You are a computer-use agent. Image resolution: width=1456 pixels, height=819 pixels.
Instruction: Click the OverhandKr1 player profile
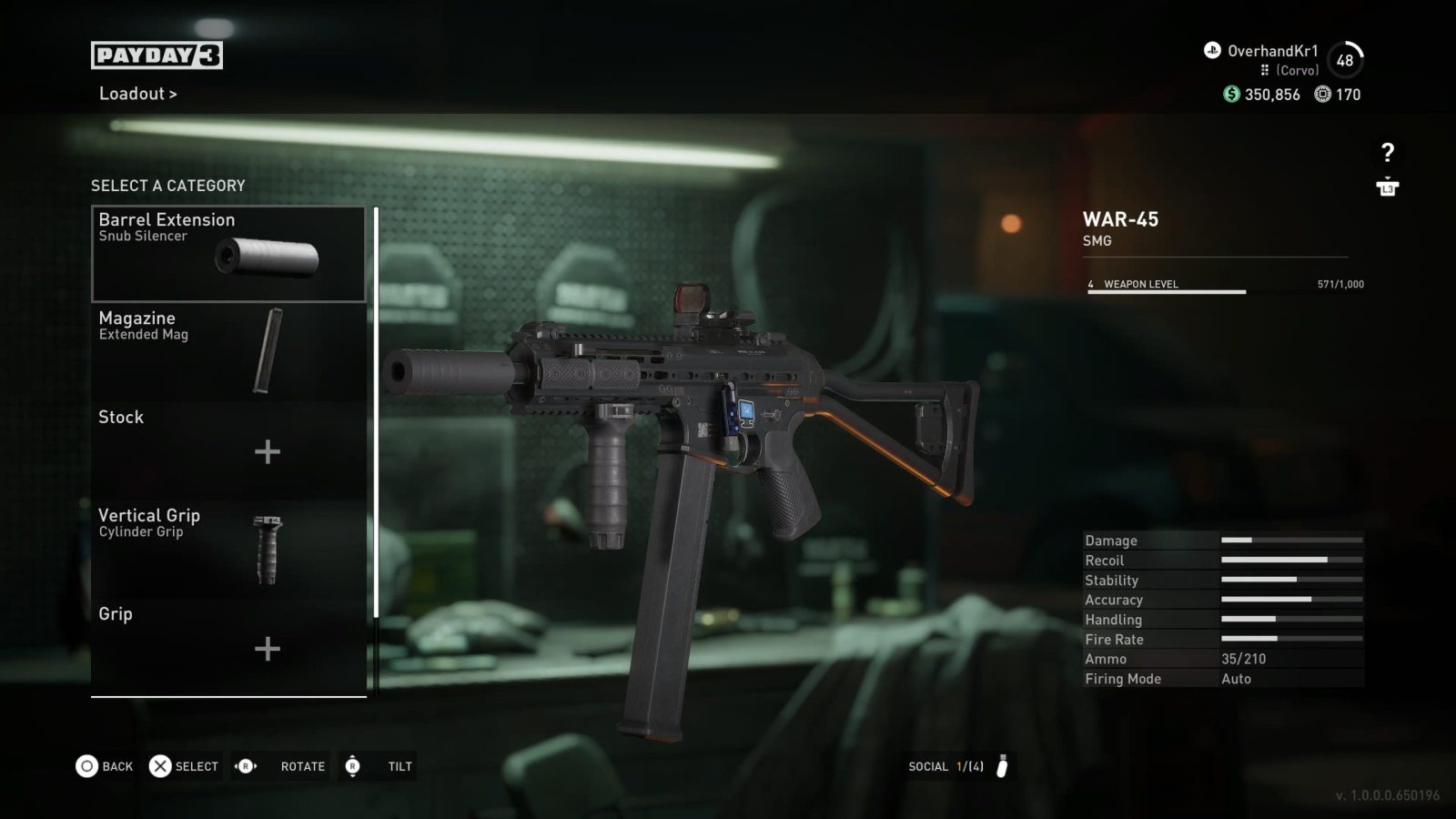[1271, 52]
